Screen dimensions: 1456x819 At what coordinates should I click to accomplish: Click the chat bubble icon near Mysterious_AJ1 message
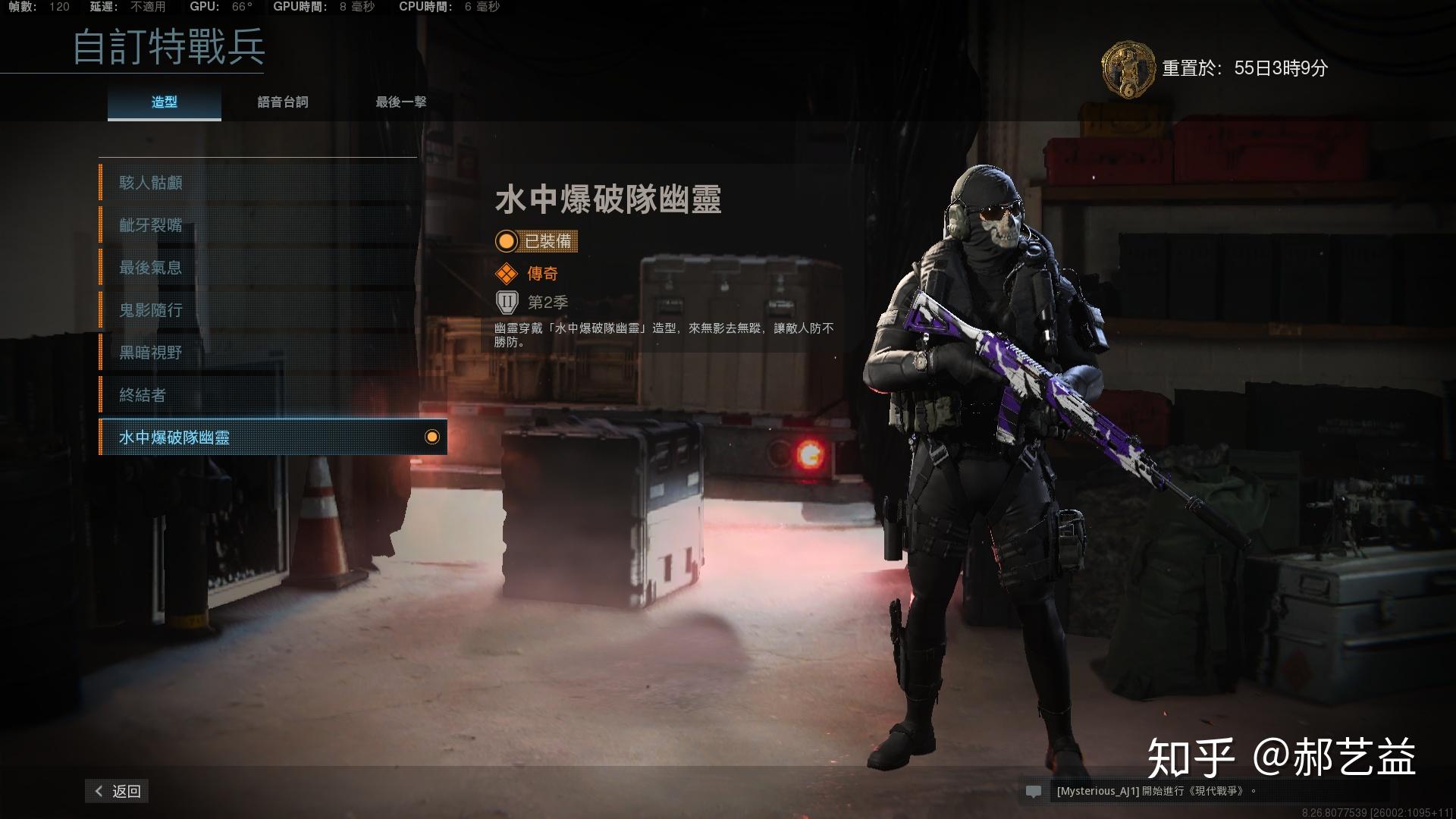[1035, 790]
